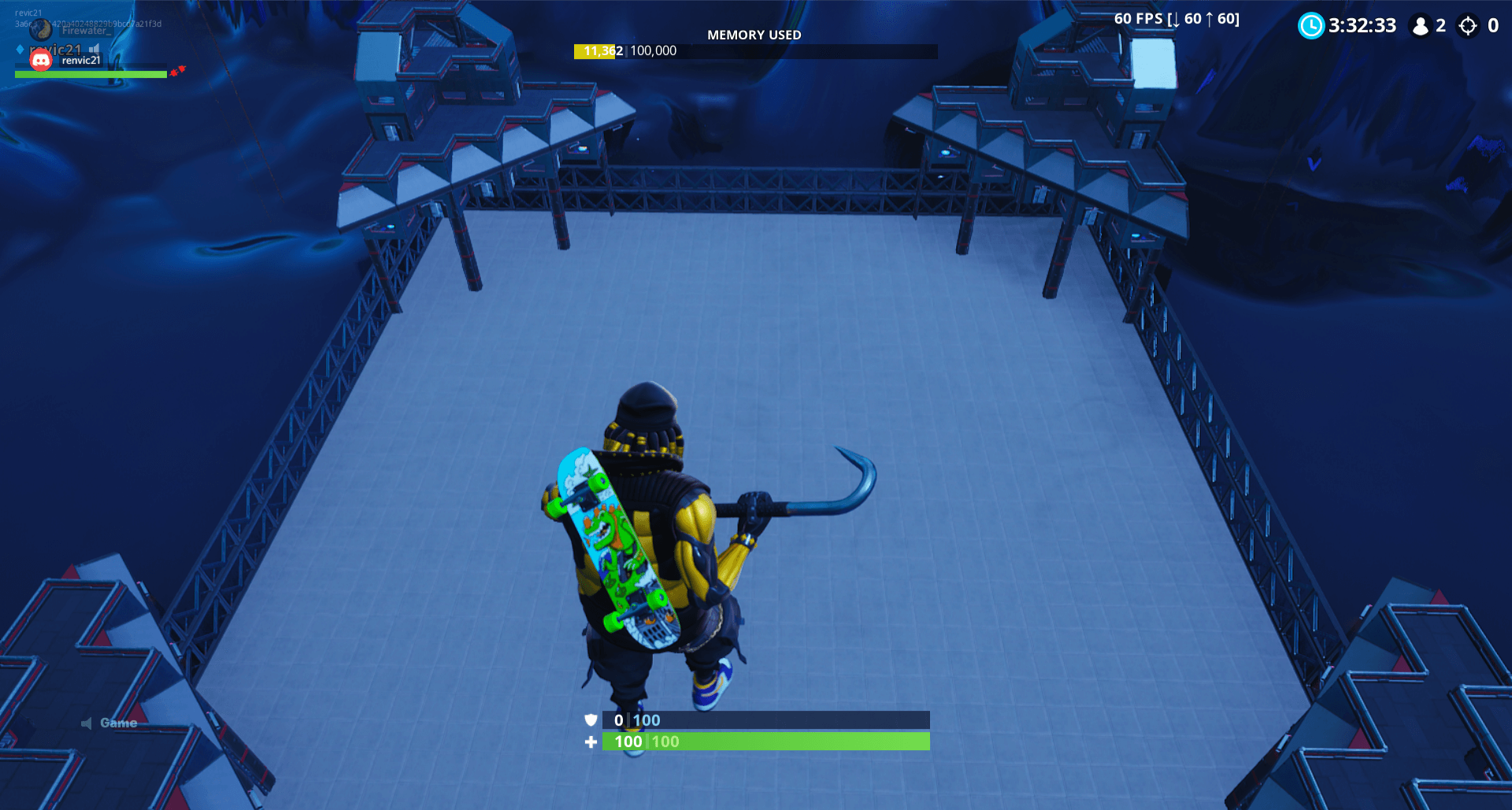Click the blue clock timer icon

[1311, 26]
